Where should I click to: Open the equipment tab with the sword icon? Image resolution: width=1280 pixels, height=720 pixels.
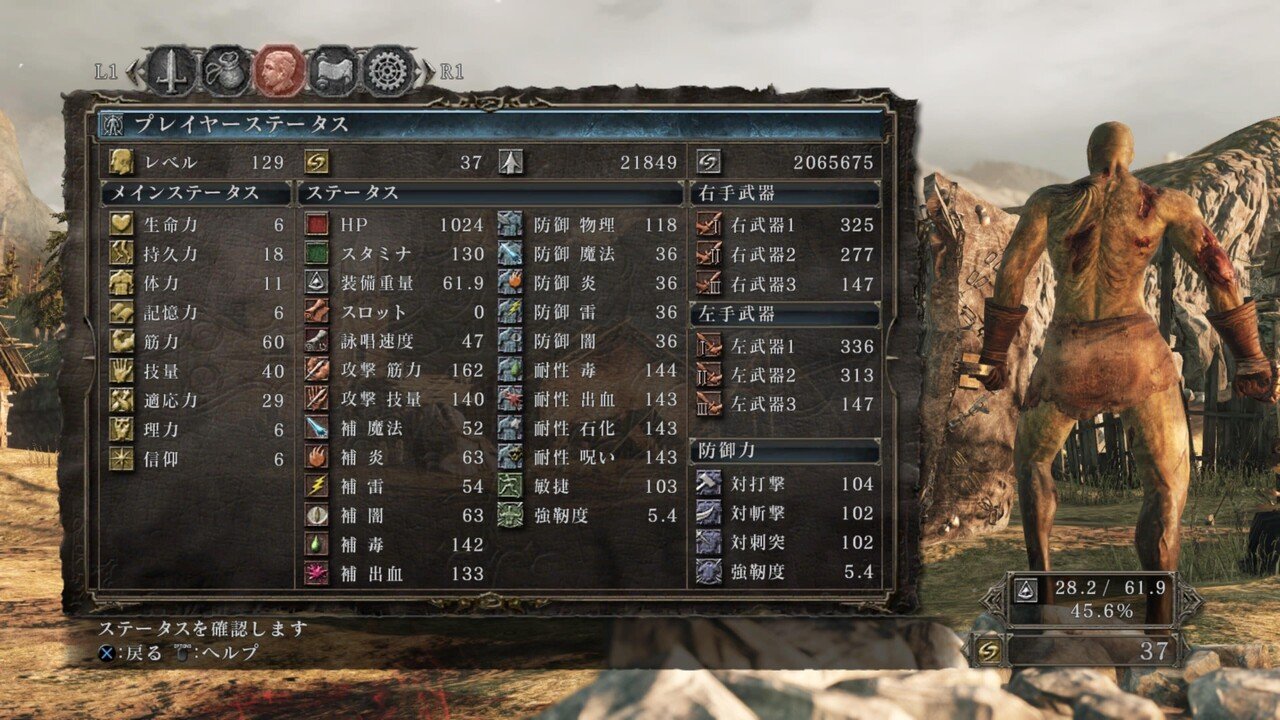coord(170,70)
